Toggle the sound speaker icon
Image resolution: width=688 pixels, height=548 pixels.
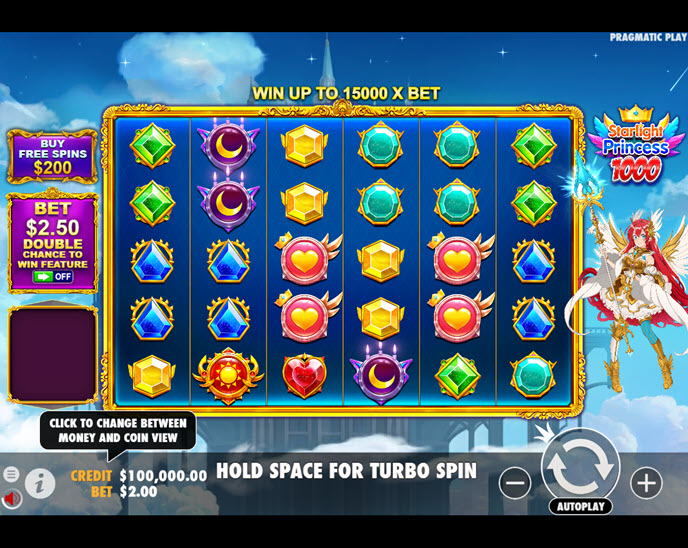11,498
